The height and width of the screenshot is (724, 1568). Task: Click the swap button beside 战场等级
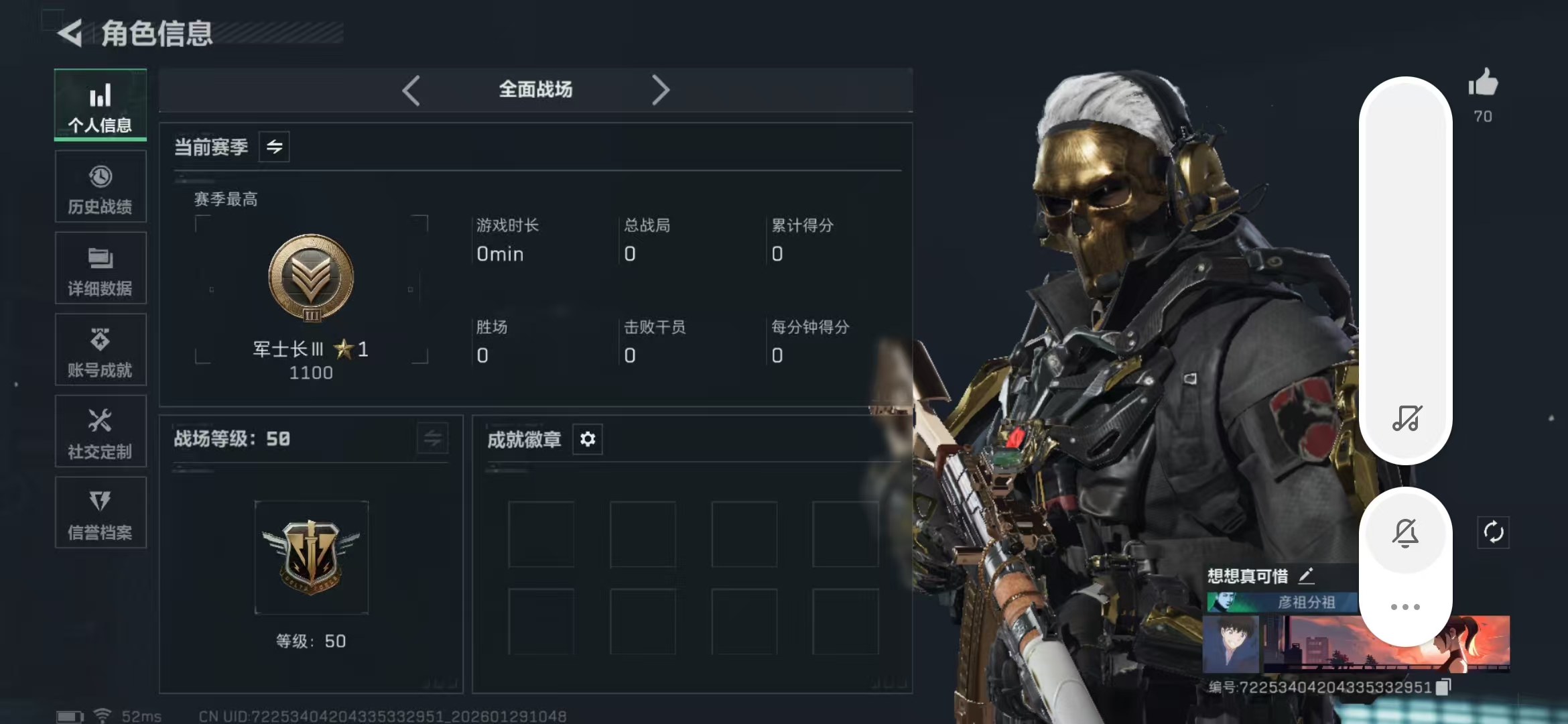[x=432, y=439]
